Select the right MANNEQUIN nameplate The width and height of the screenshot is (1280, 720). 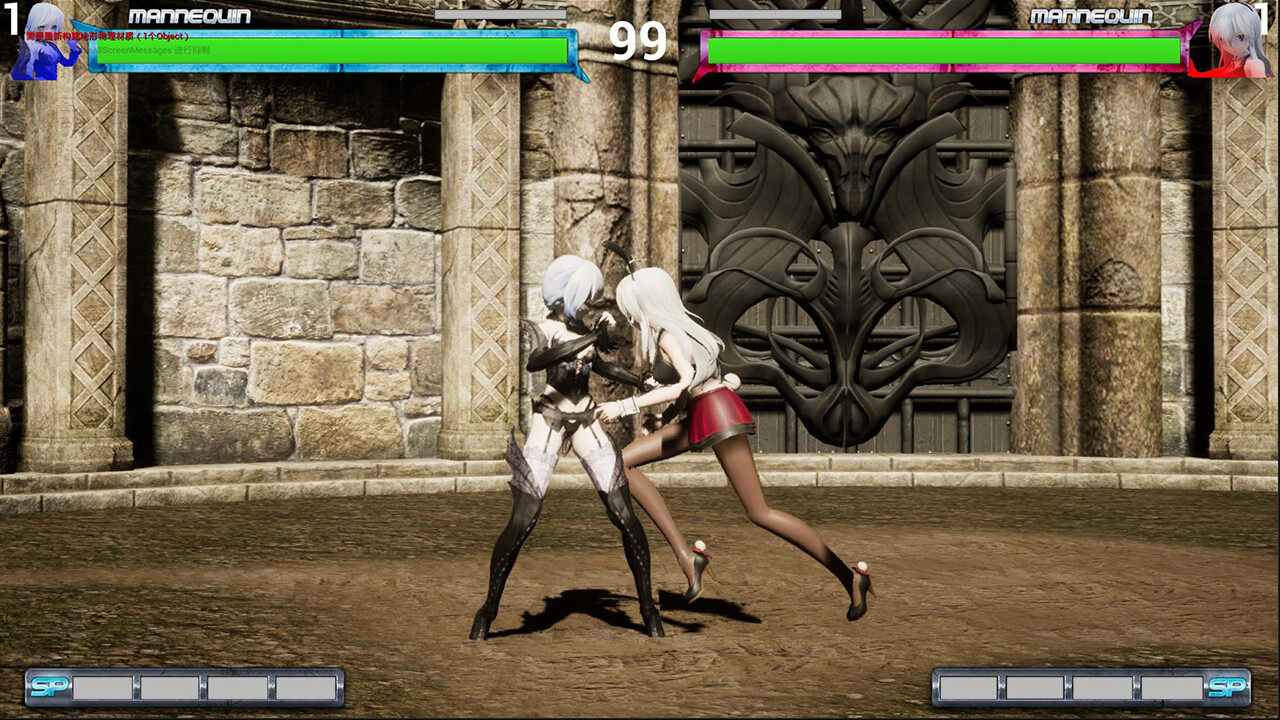pyautogui.click(x=1092, y=16)
